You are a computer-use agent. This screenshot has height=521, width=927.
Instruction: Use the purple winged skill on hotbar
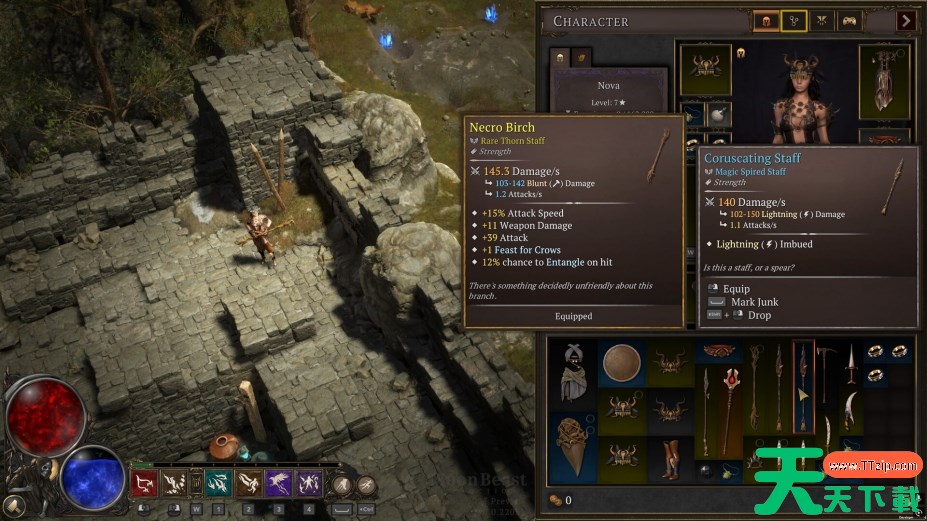278,484
